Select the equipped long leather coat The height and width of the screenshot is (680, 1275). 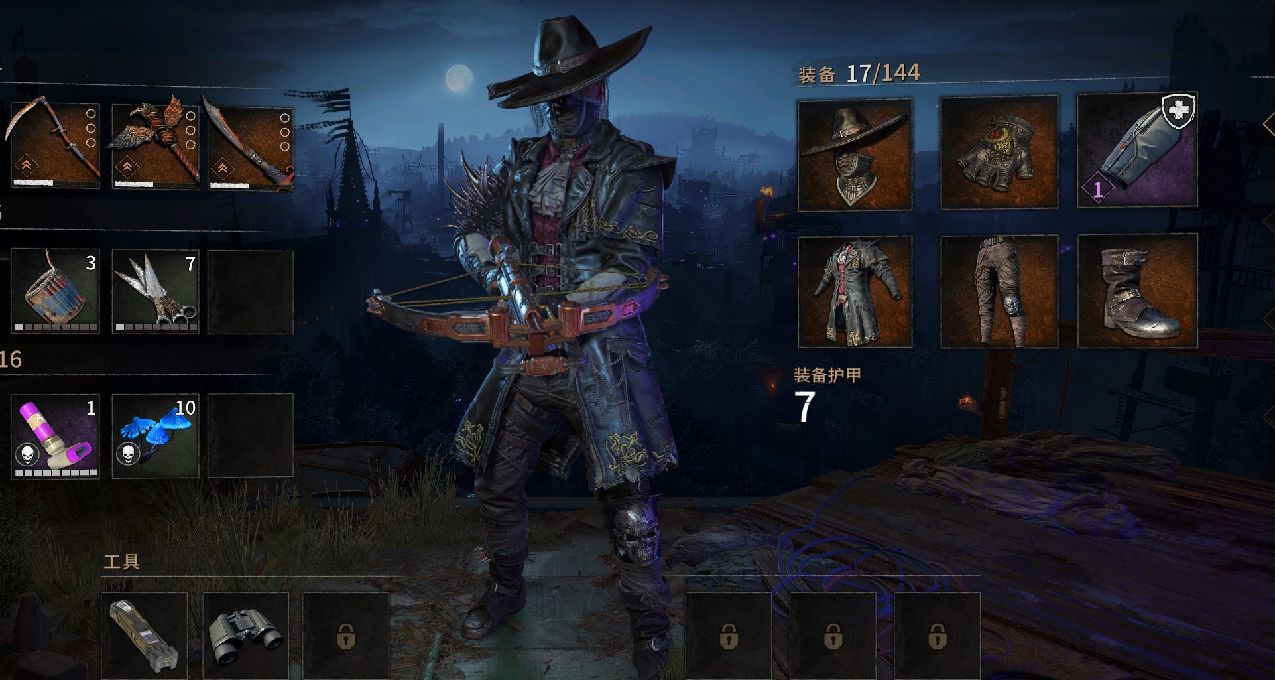coord(855,291)
